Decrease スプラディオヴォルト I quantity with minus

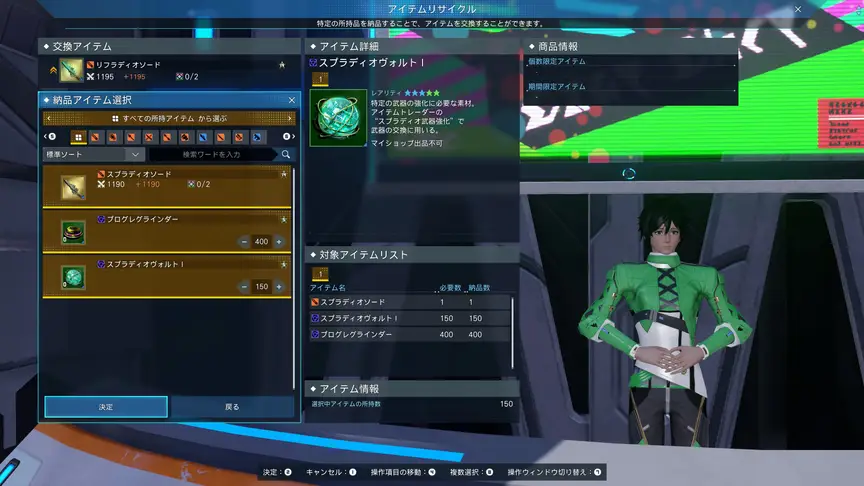point(245,287)
